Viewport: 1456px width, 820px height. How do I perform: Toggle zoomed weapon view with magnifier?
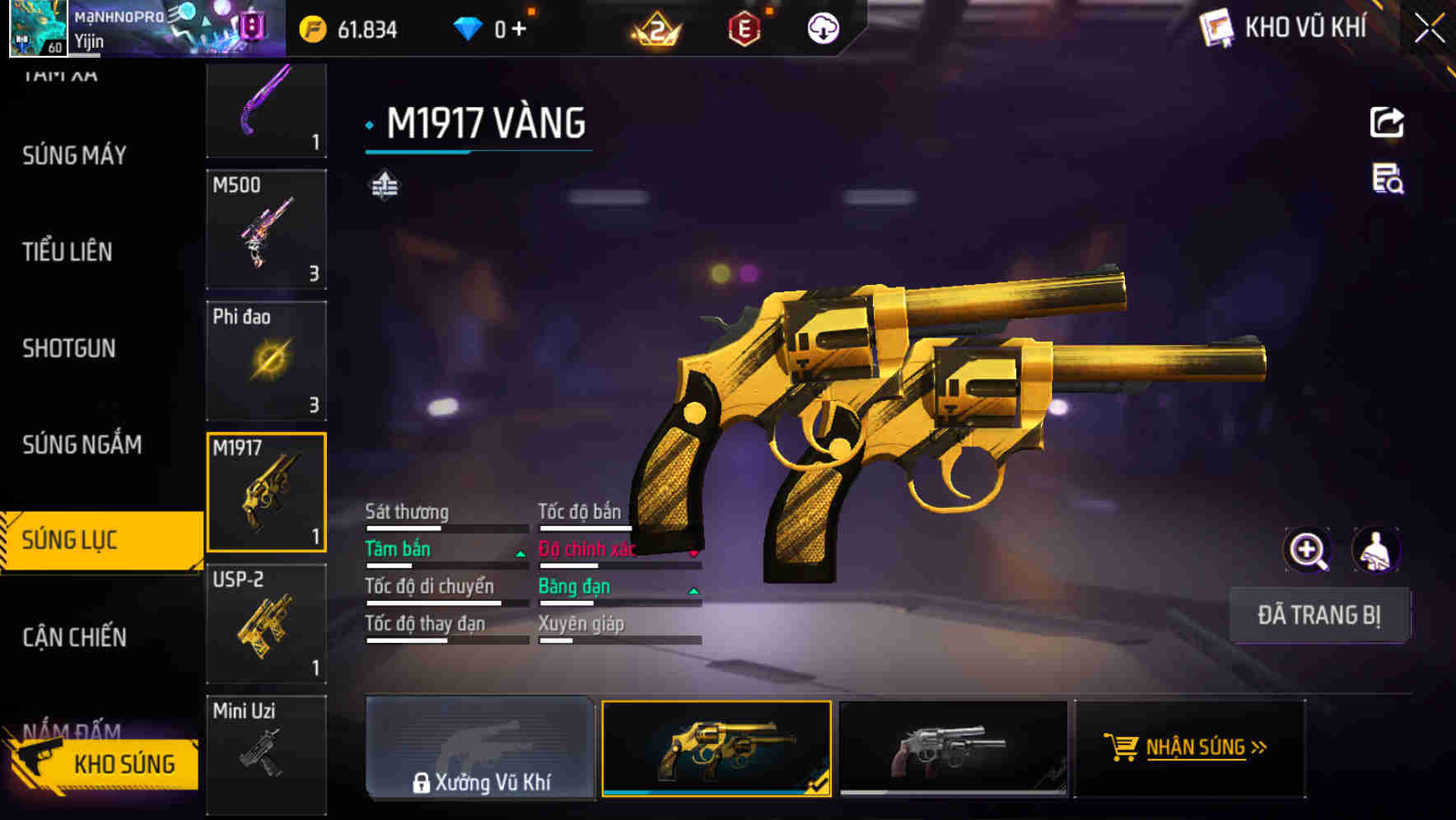[x=1308, y=549]
